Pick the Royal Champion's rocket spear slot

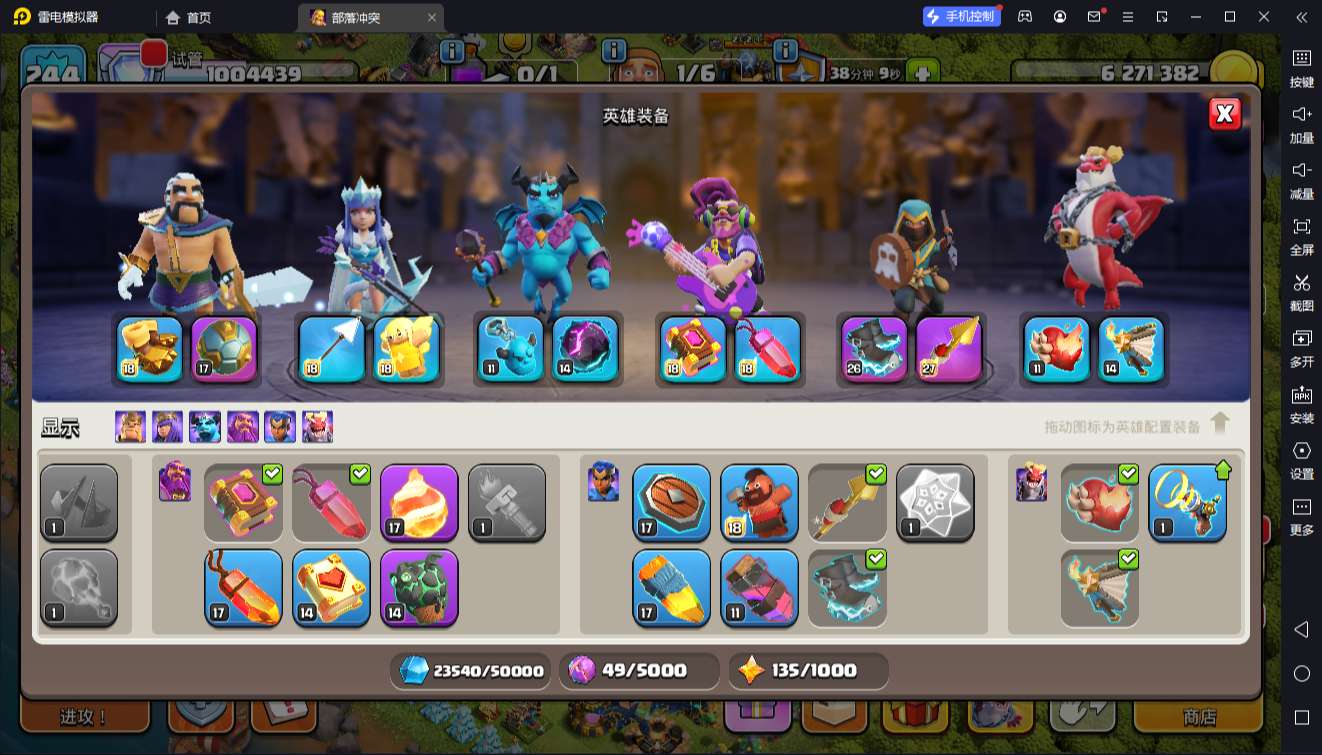pyautogui.click(x=949, y=349)
